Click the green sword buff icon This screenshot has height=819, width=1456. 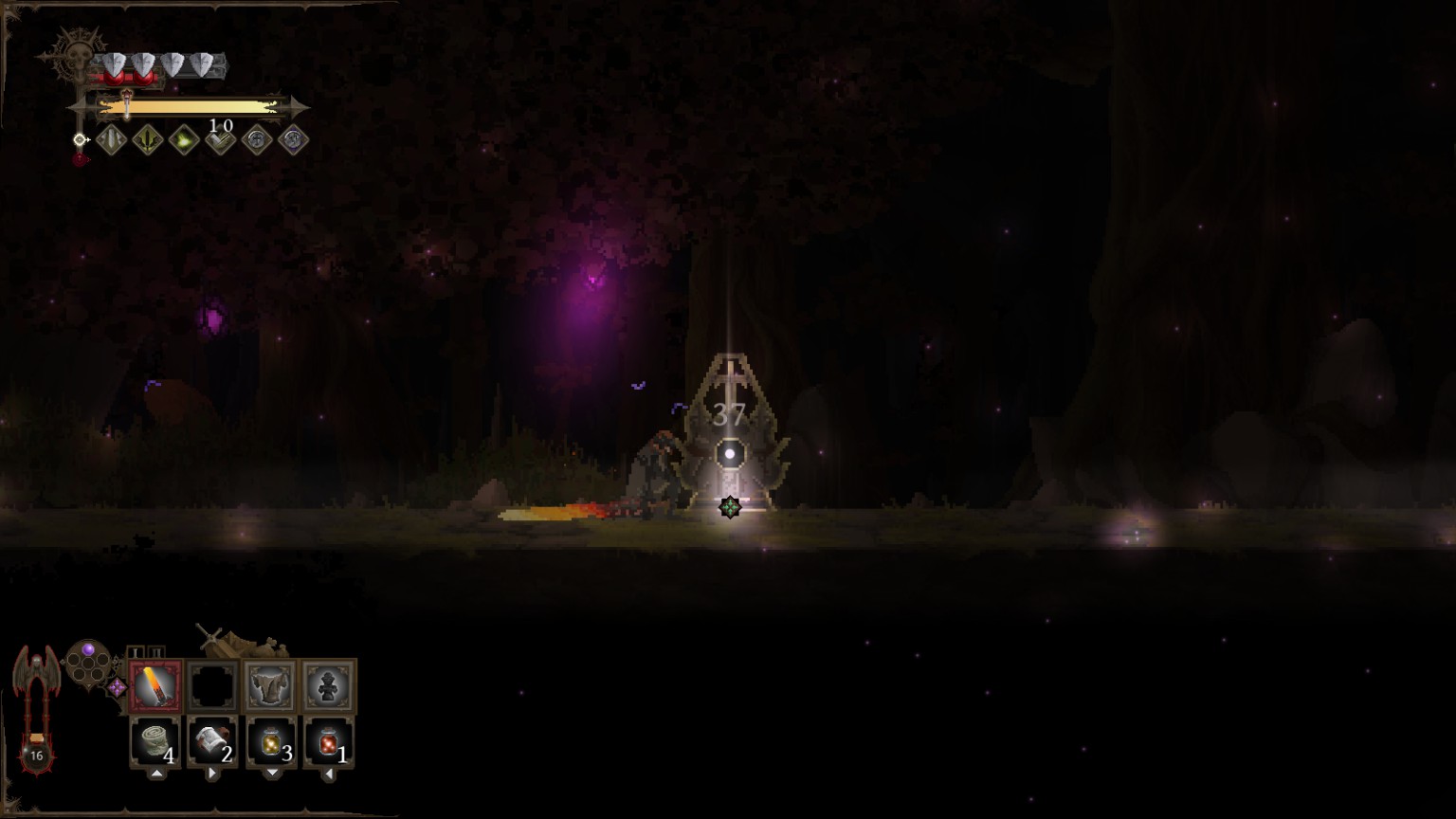coord(148,140)
